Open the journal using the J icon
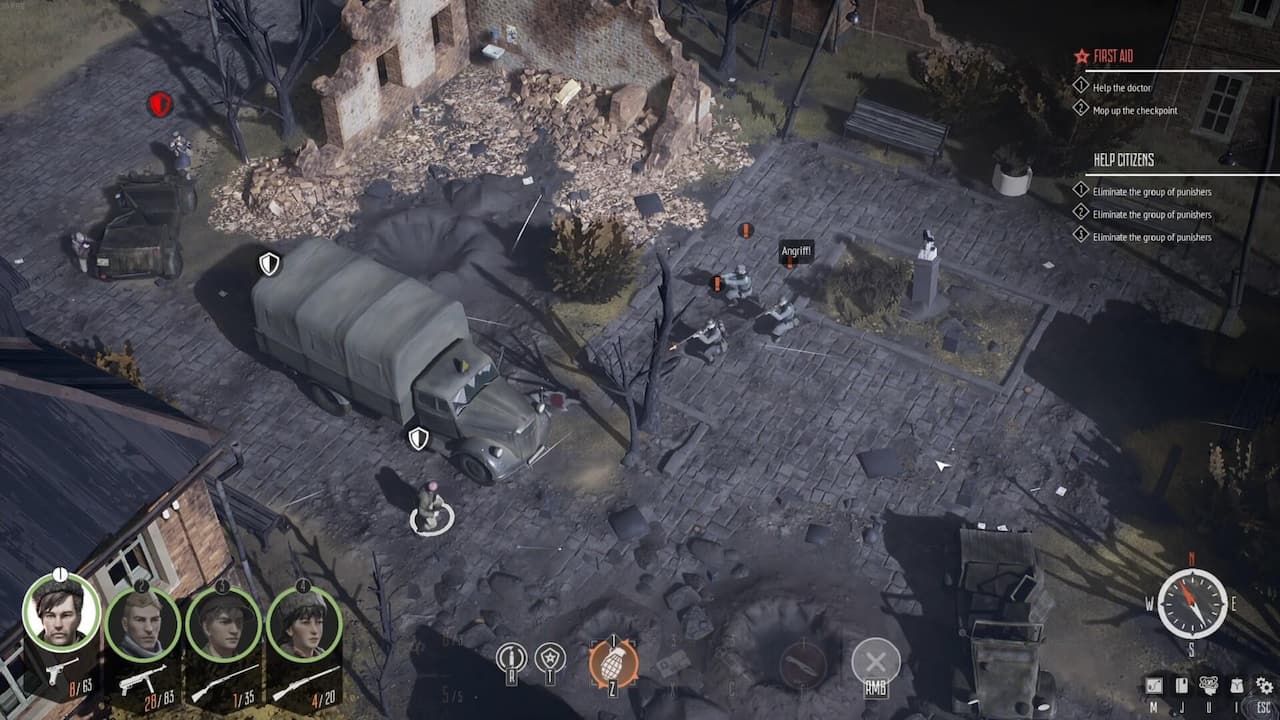Image resolution: width=1280 pixels, height=720 pixels. pos(1181,683)
